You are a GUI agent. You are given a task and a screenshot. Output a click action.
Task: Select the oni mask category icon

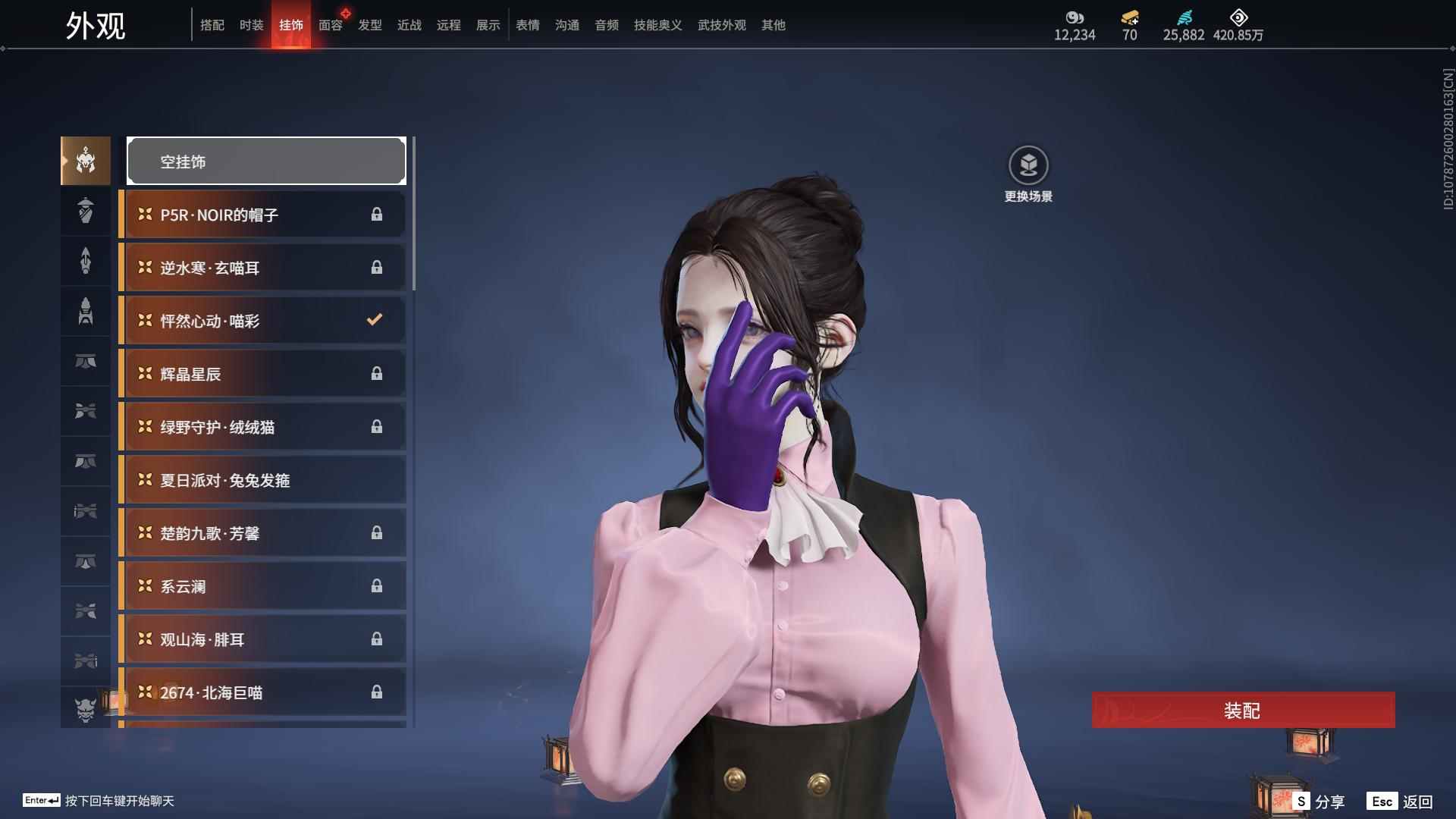coord(86,710)
